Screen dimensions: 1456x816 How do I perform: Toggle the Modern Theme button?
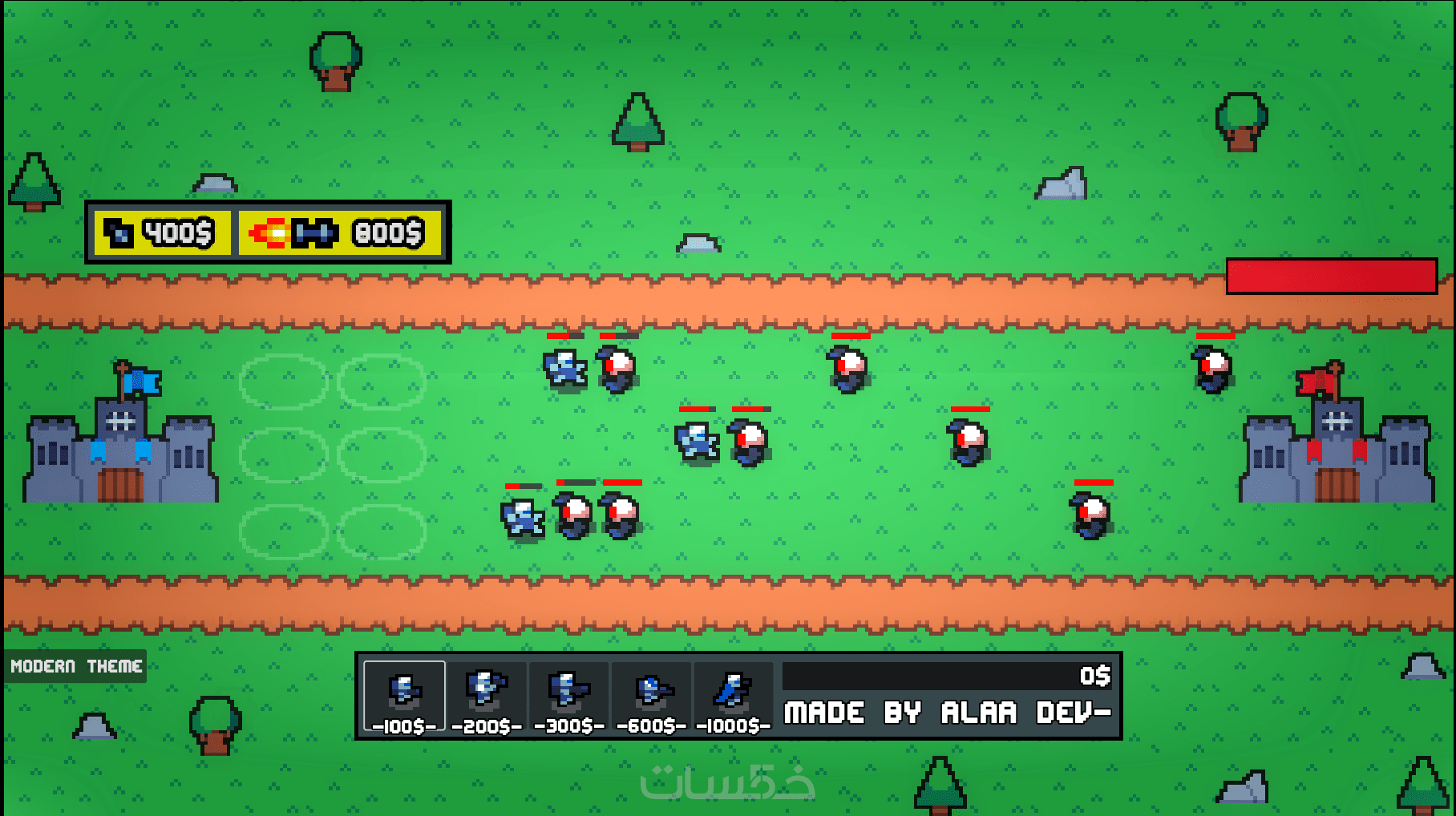point(76,666)
